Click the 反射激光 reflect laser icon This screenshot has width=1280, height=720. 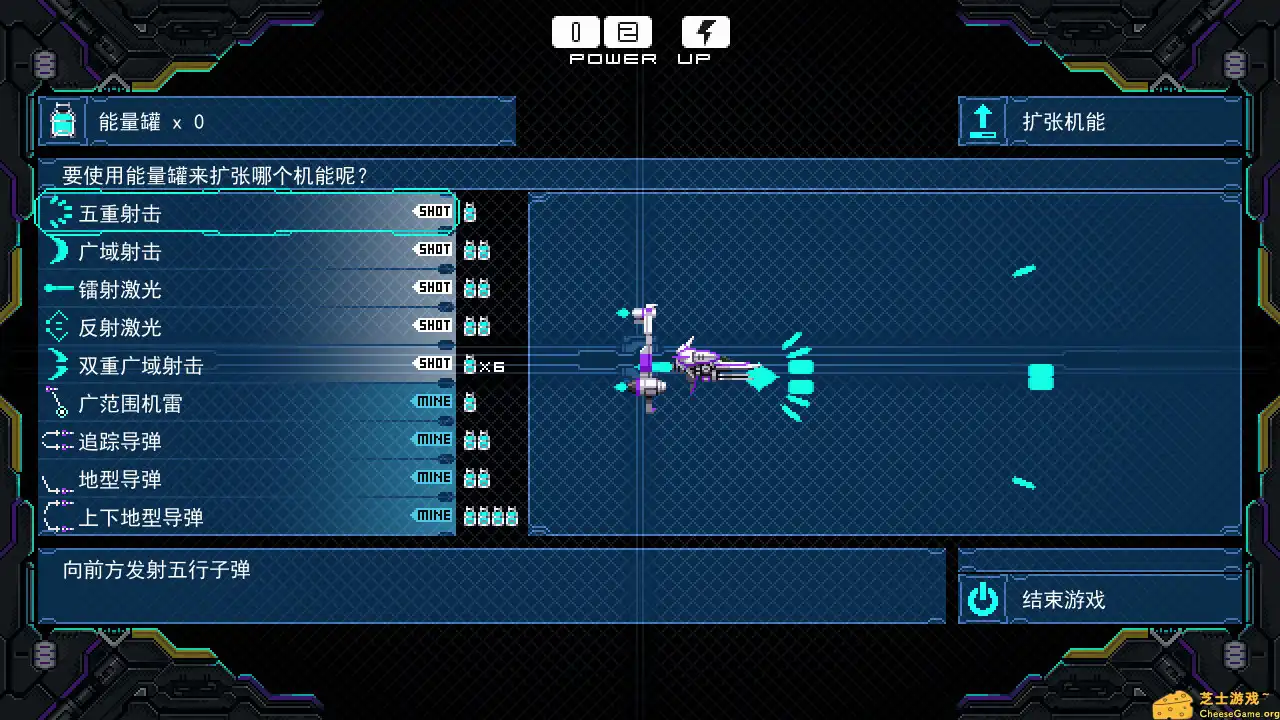tap(57, 327)
